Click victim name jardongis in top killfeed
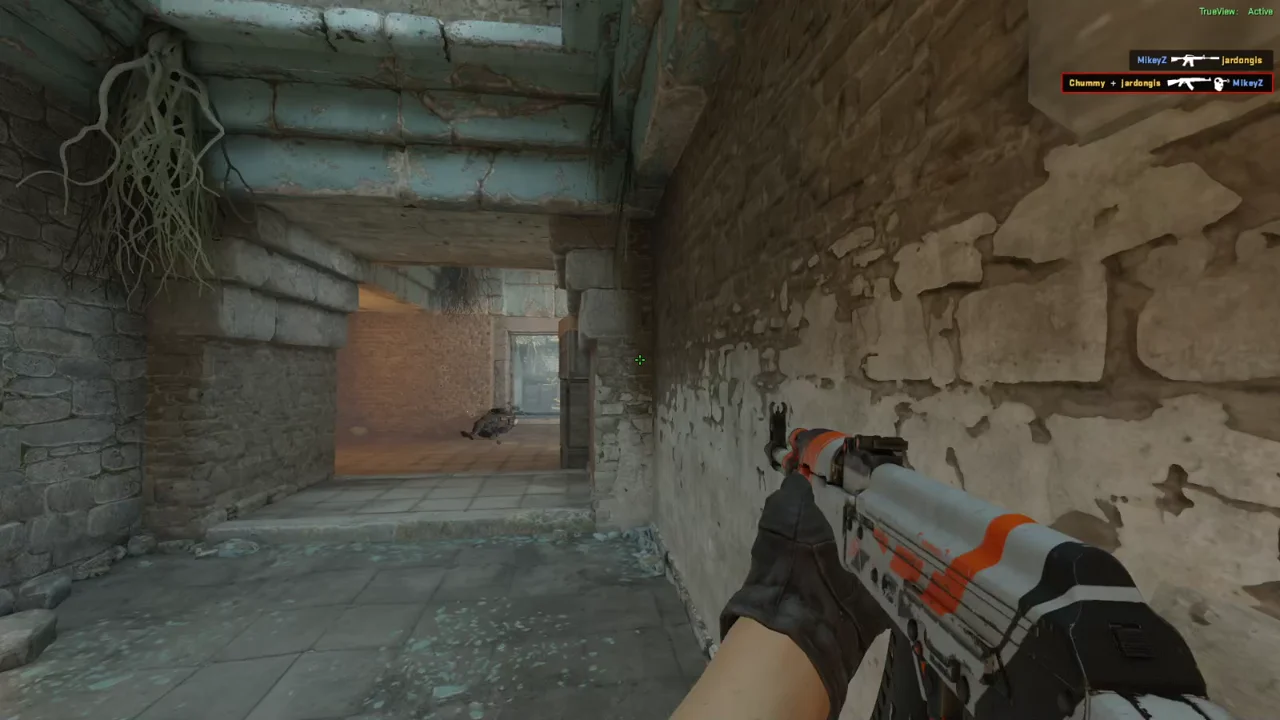Viewport: 1280px width, 720px height. 1241,60
